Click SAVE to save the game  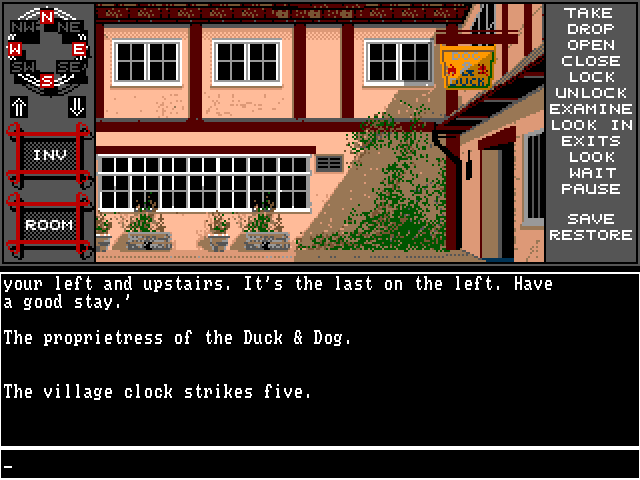590,219
